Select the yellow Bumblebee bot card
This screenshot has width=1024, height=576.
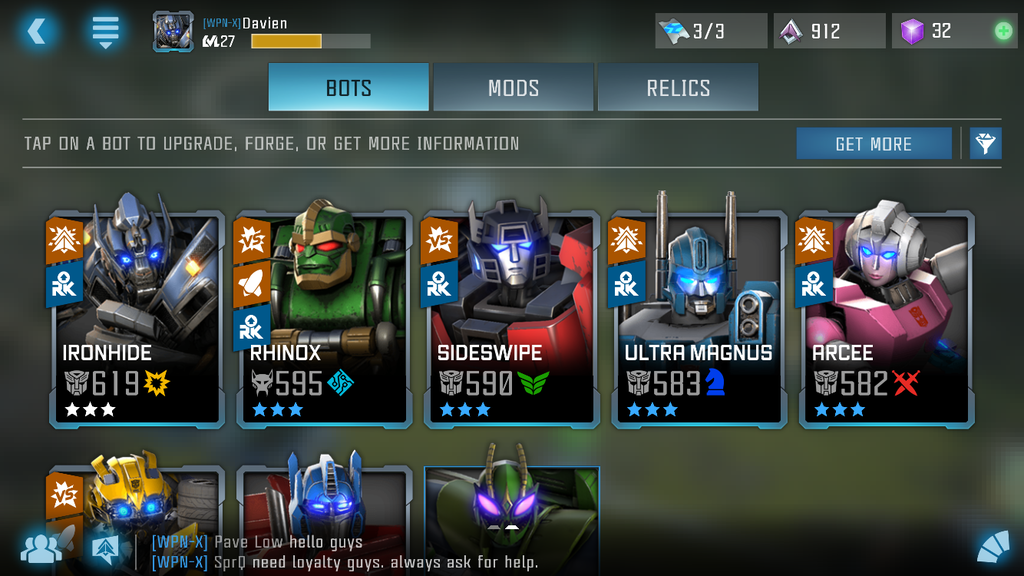pyautogui.click(x=135, y=500)
